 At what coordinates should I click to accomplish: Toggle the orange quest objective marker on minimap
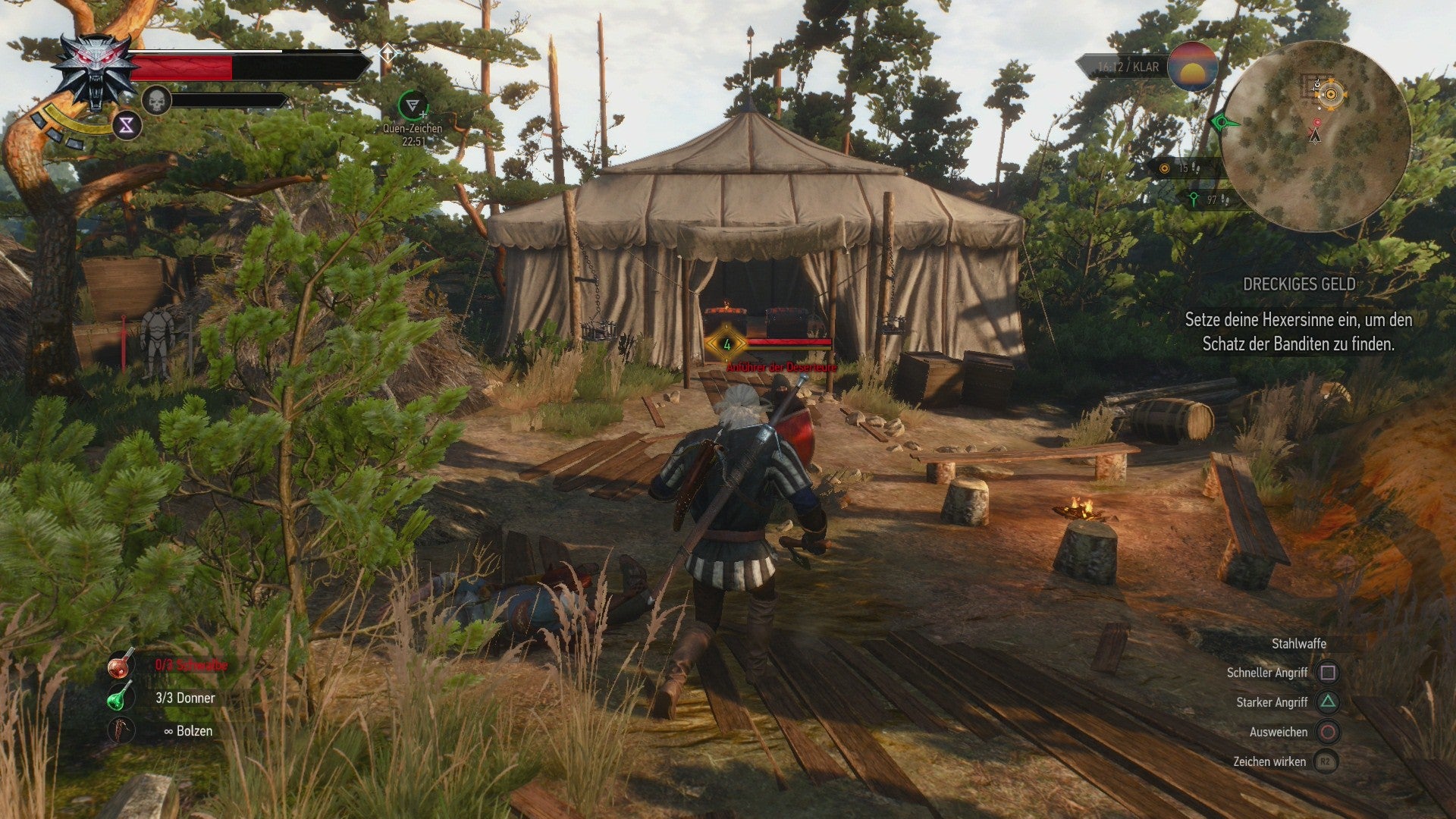coord(1331,94)
